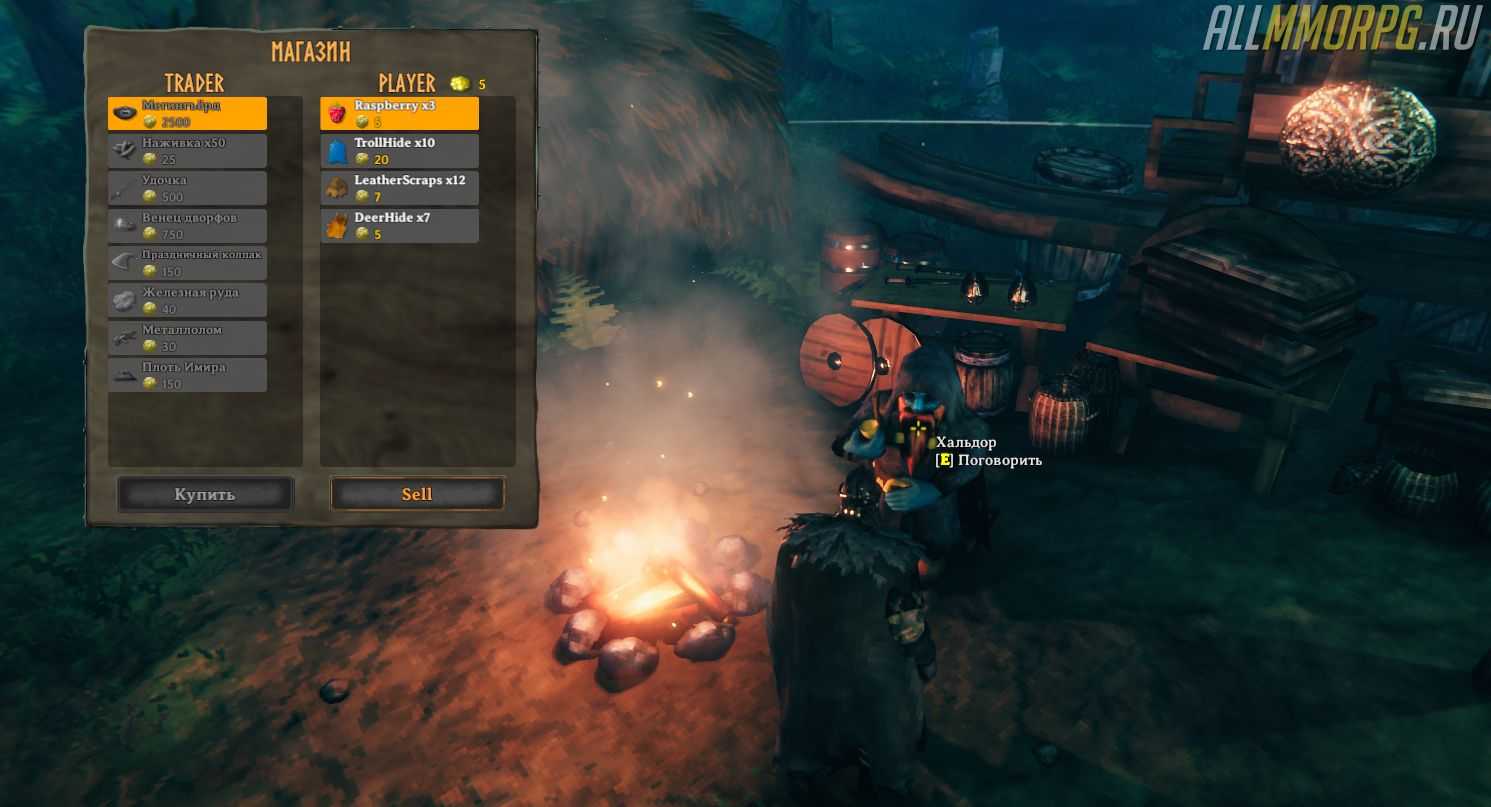
Task: Select LeatherScraps x12 in the player list
Action: (x=399, y=188)
